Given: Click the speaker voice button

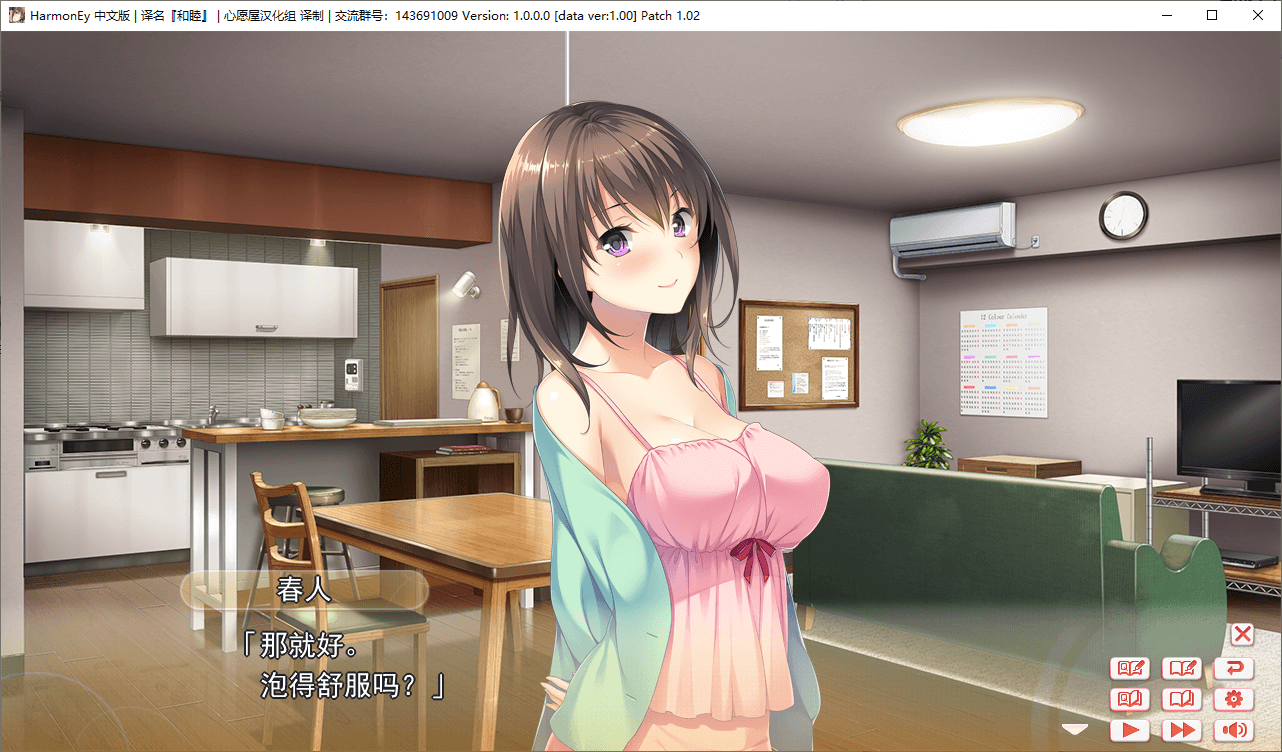Looking at the screenshot, I should point(1234,730).
